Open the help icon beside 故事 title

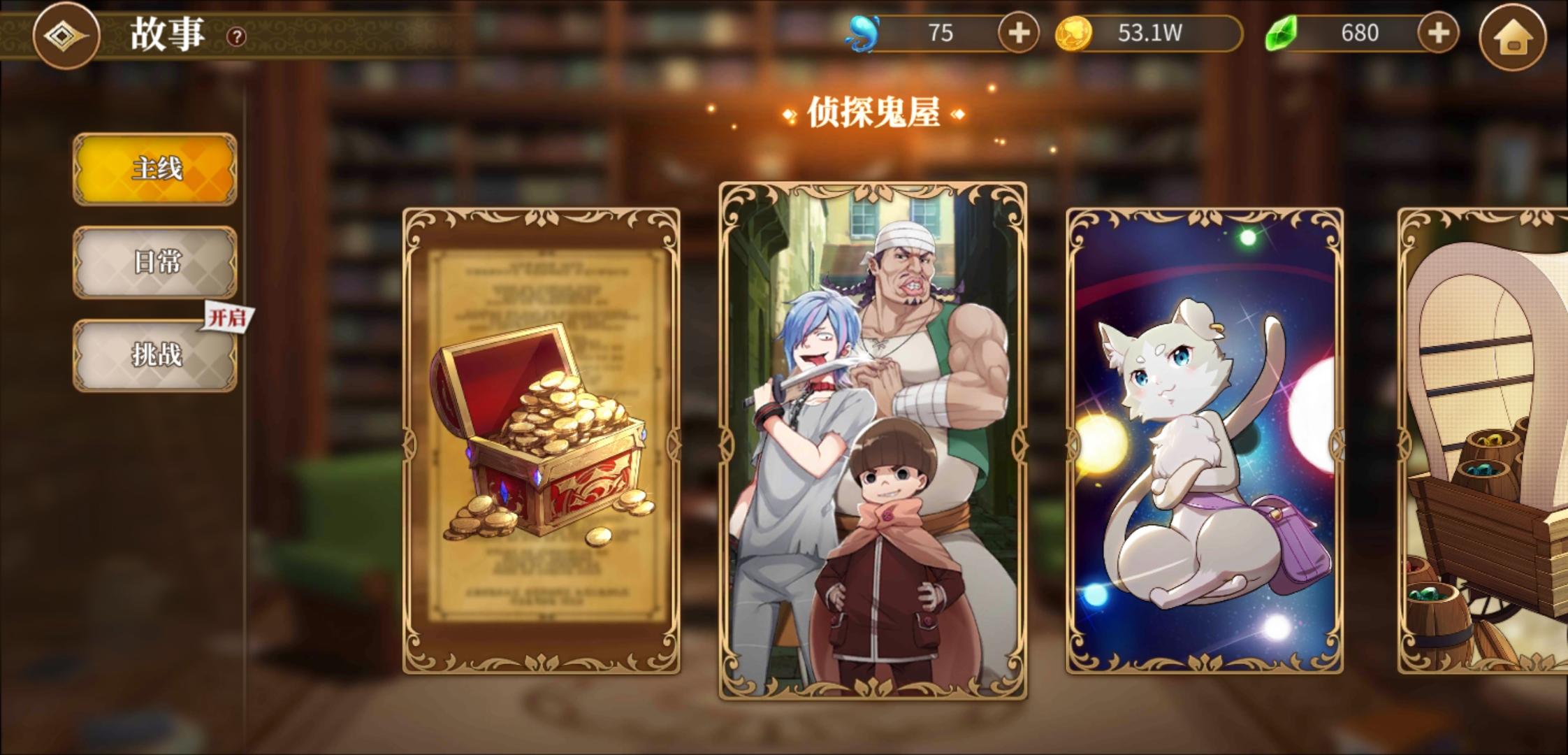235,35
